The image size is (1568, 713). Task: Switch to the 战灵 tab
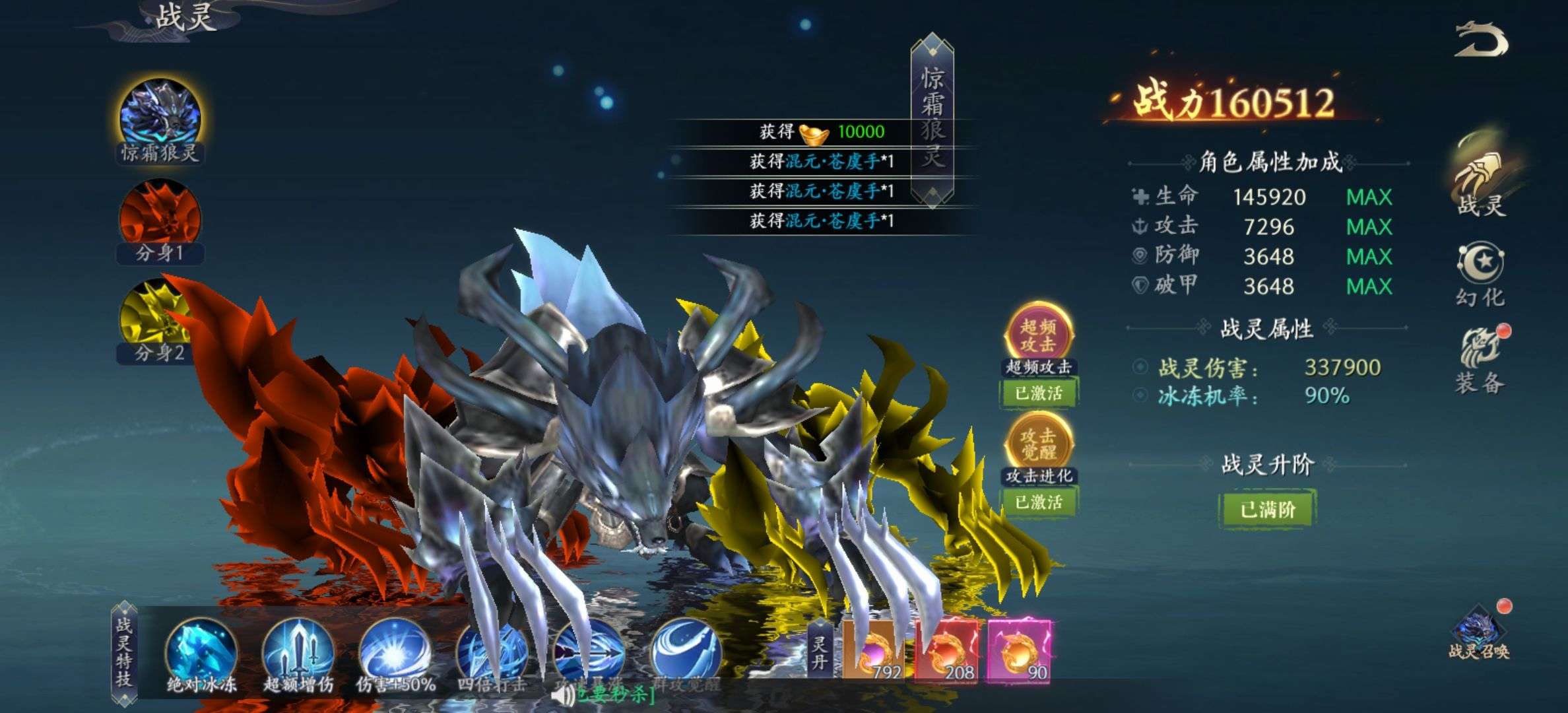click(x=1480, y=178)
